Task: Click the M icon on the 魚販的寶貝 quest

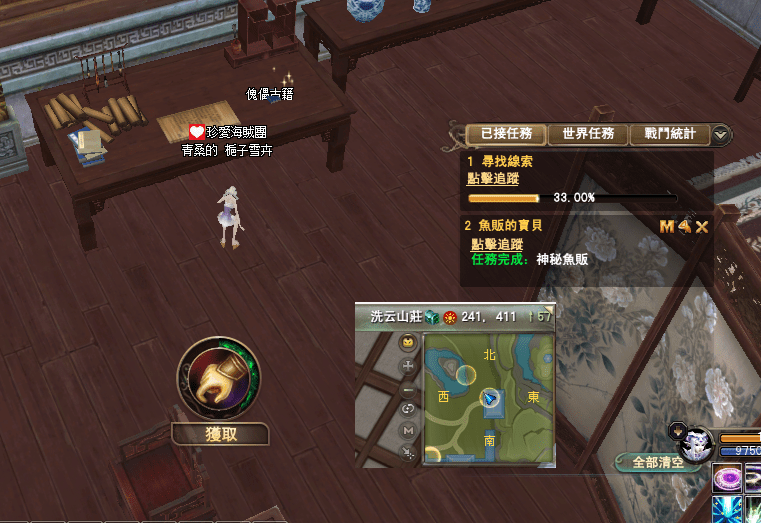Action: click(667, 227)
